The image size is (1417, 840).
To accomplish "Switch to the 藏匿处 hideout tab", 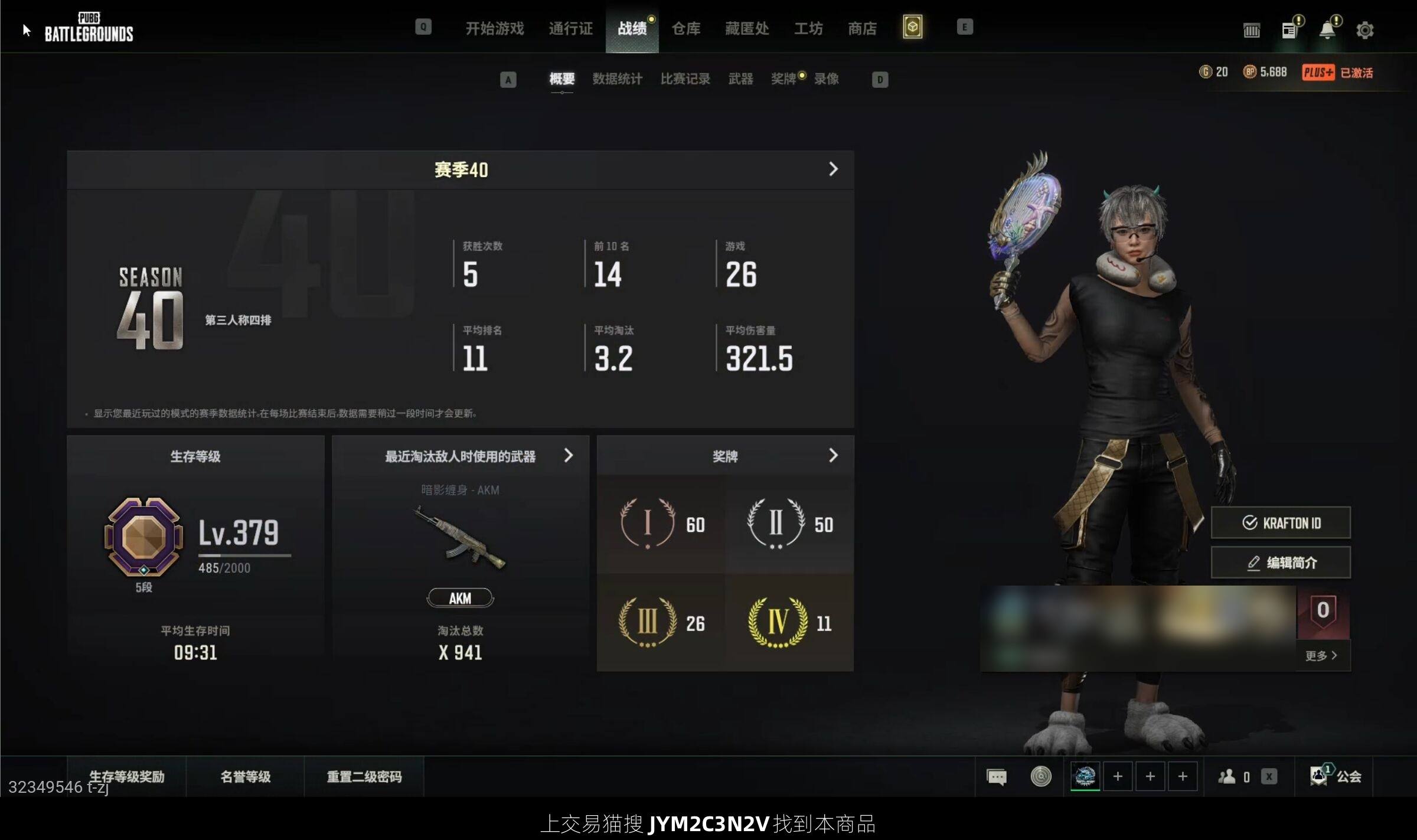I will pos(747,28).
